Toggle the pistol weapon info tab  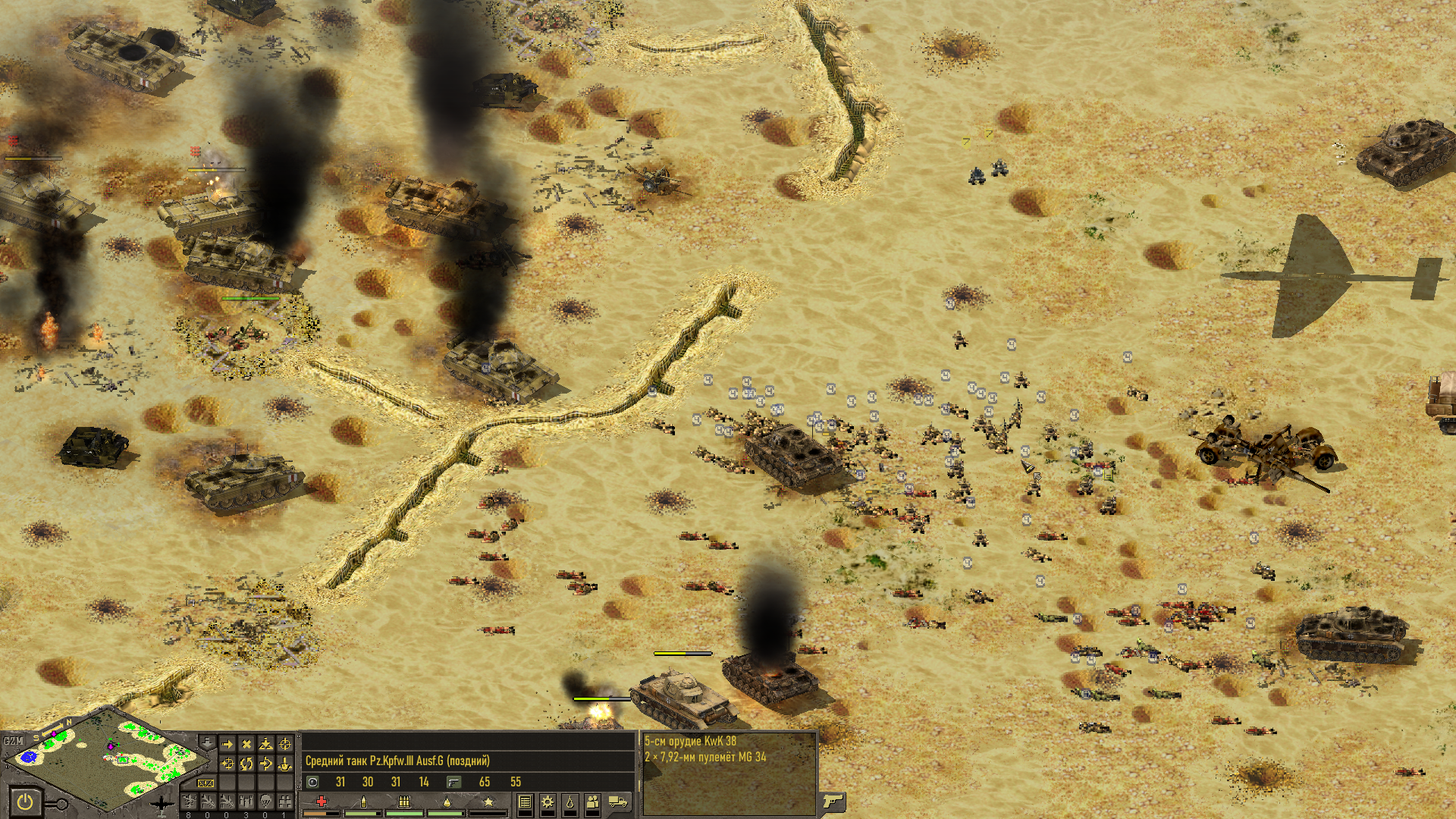(833, 801)
